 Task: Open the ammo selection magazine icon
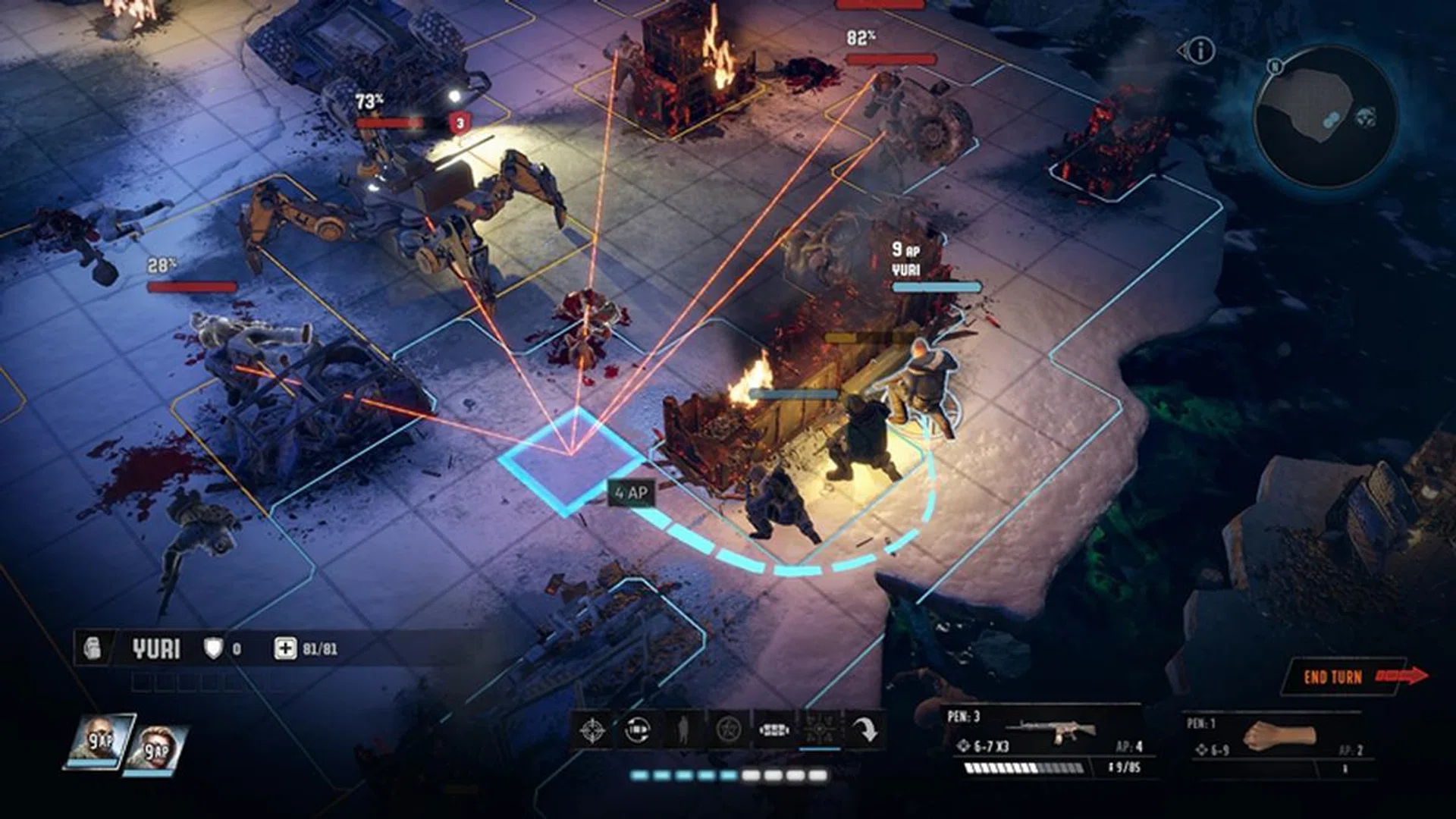click(775, 730)
